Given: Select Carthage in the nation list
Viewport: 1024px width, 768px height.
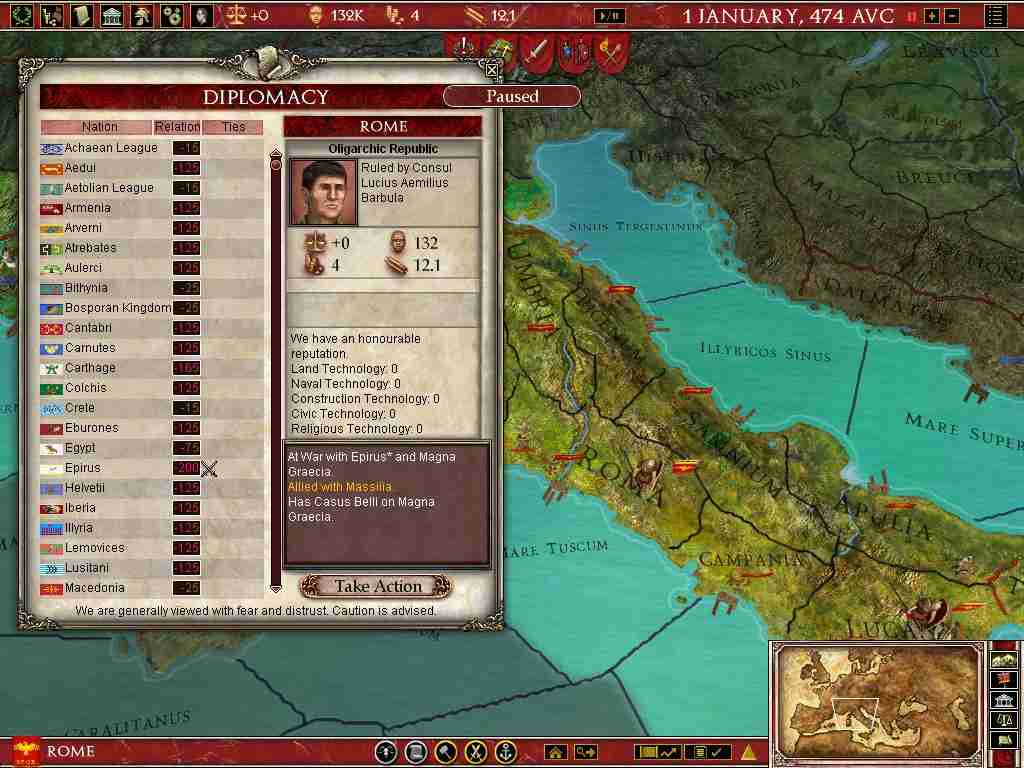Looking at the screenshot, I should coord(90,368).
